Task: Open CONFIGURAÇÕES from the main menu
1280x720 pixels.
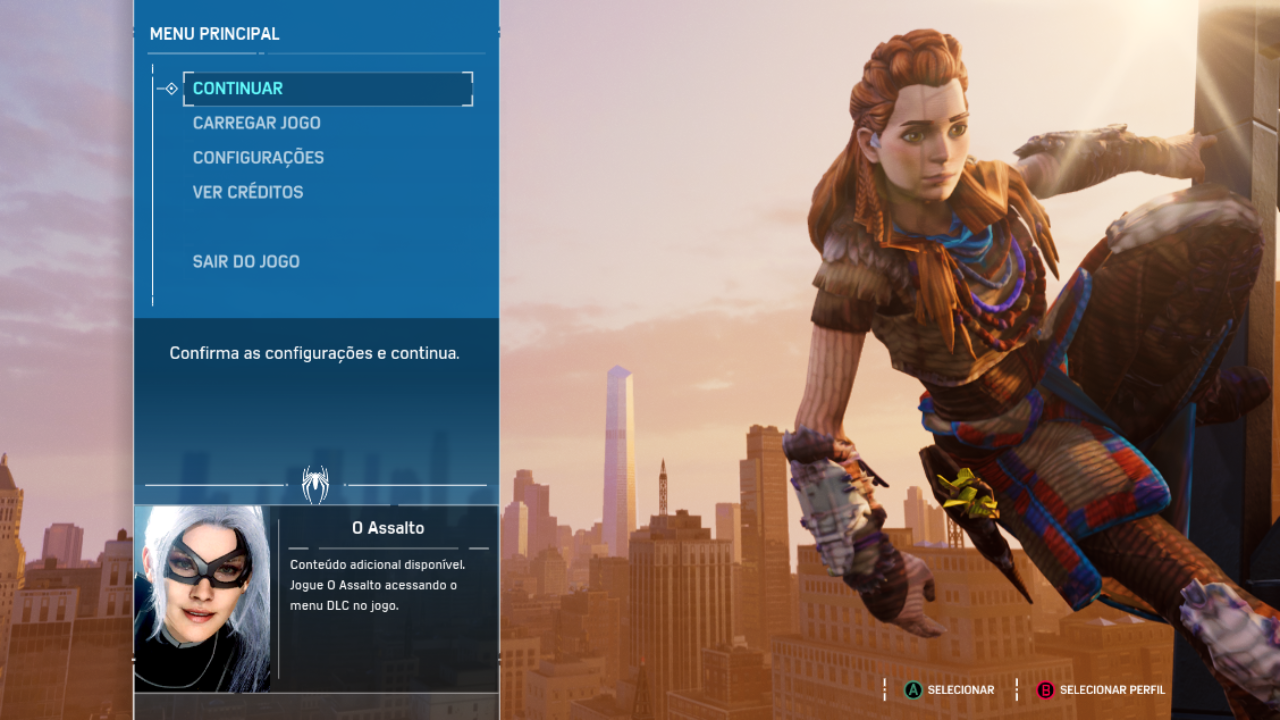Action: [x=258, y=157]
